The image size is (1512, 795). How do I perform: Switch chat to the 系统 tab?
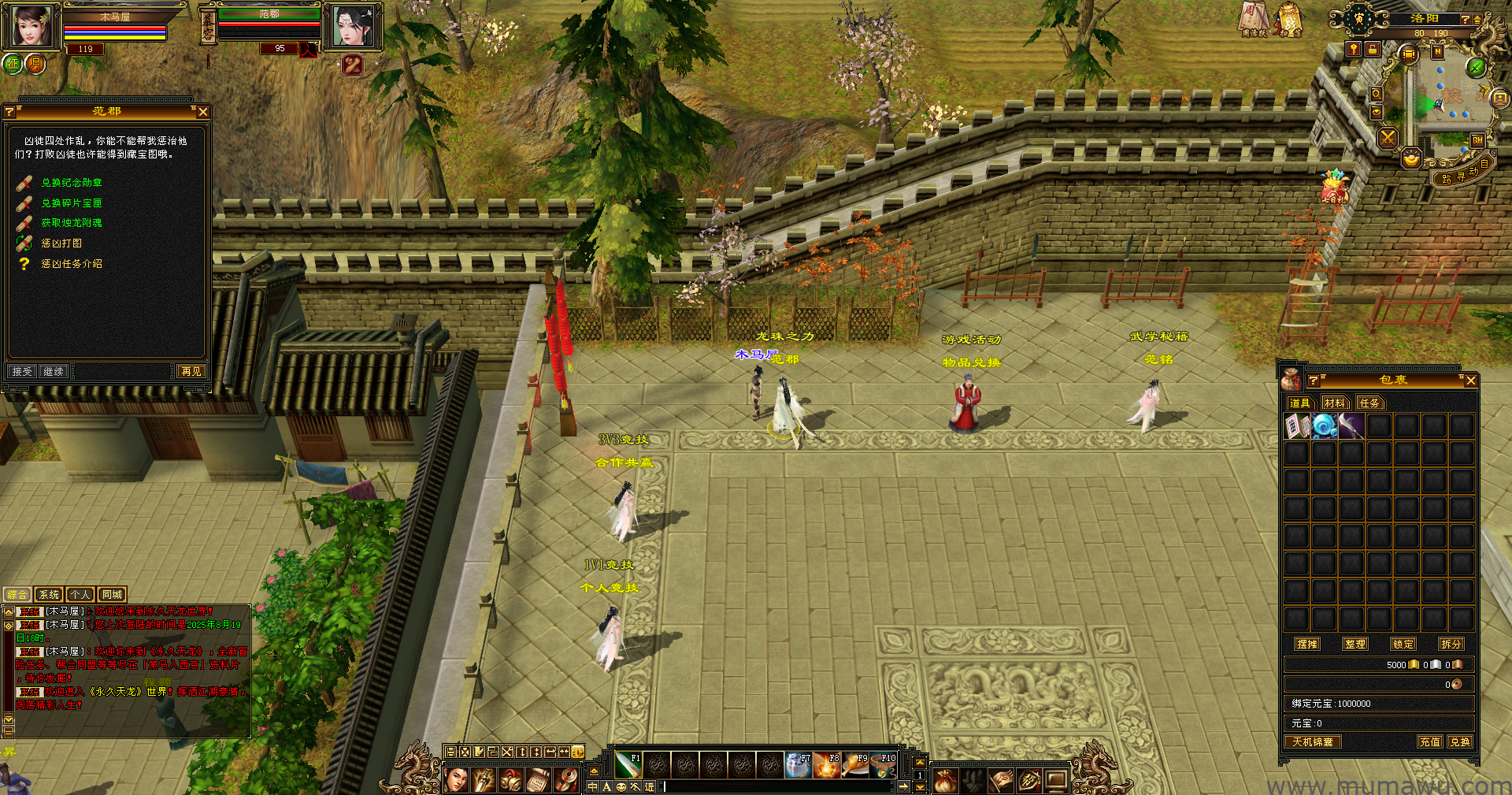tap(49, 595)
